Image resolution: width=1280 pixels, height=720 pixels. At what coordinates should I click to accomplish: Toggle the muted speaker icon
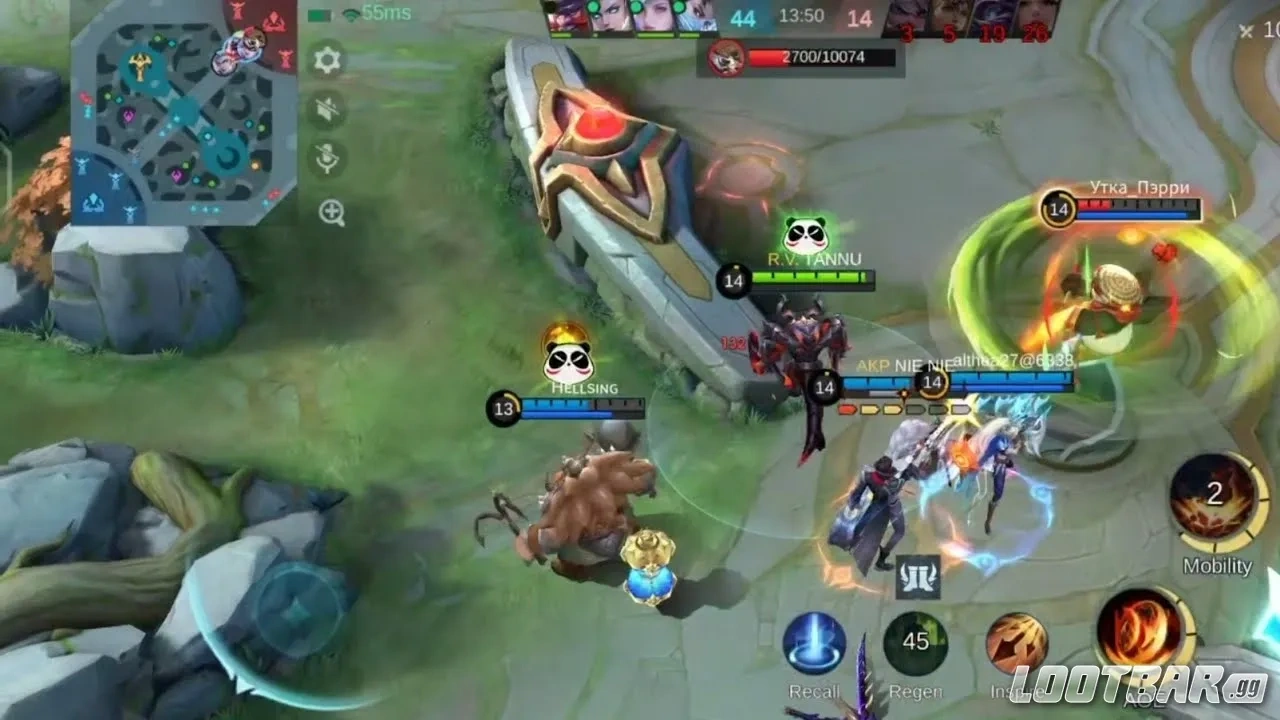329,111
